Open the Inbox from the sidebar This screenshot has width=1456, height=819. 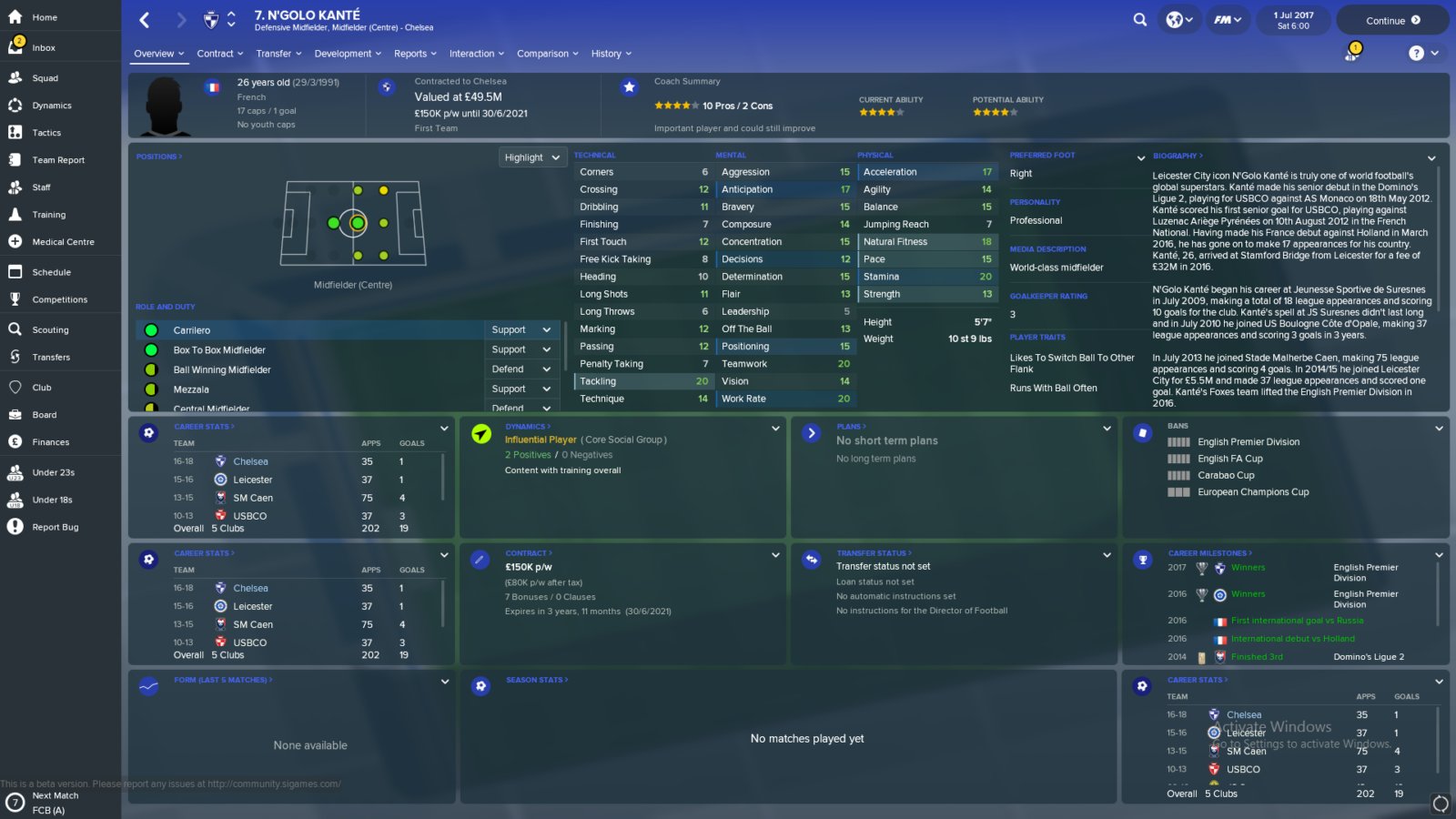click(44, 47)
